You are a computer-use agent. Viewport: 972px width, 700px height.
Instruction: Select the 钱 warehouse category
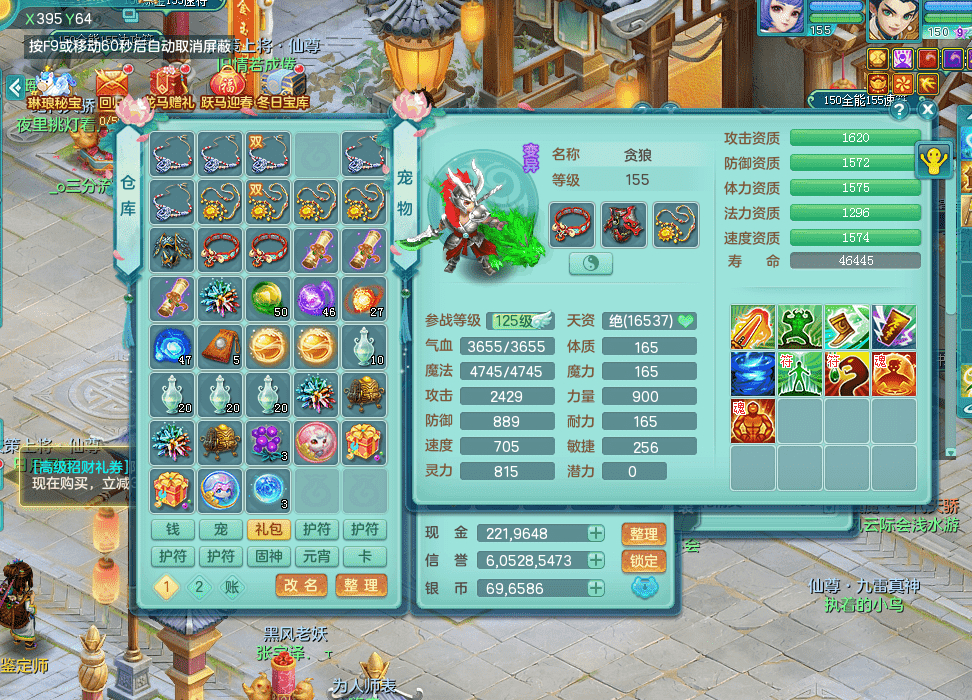click(x=173, y=530)
